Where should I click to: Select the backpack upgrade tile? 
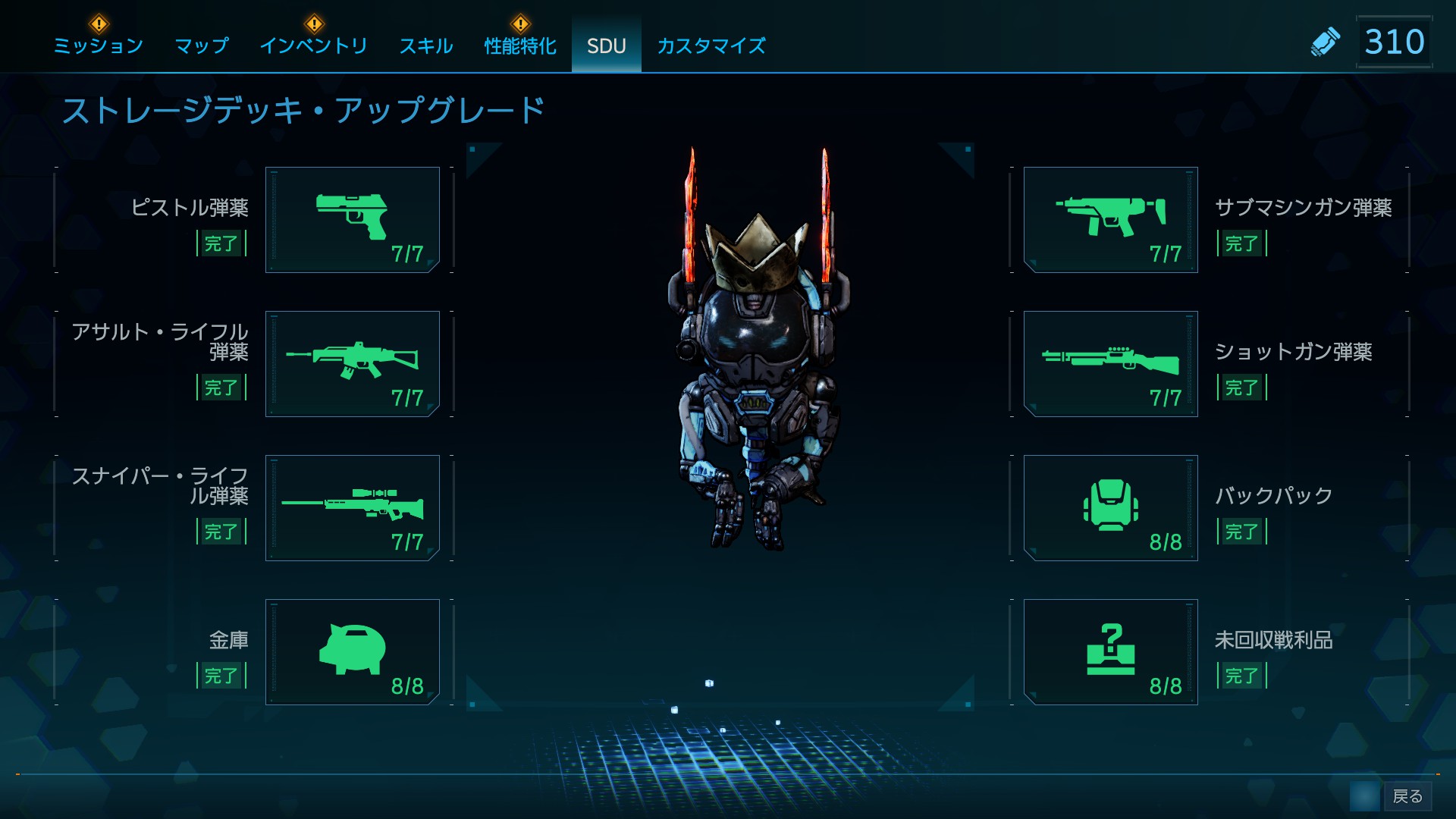pyautogui.click(x=1110, y=508)
